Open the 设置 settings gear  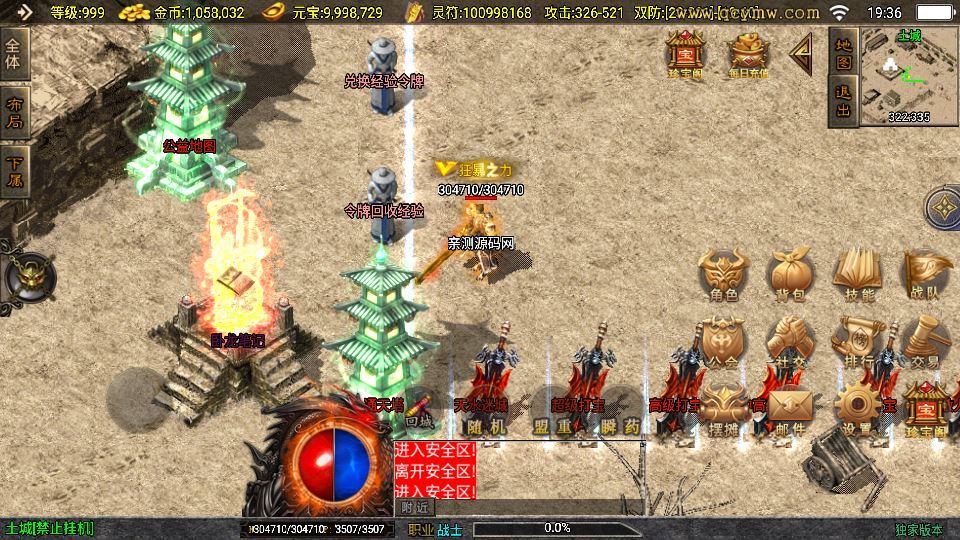857,408
